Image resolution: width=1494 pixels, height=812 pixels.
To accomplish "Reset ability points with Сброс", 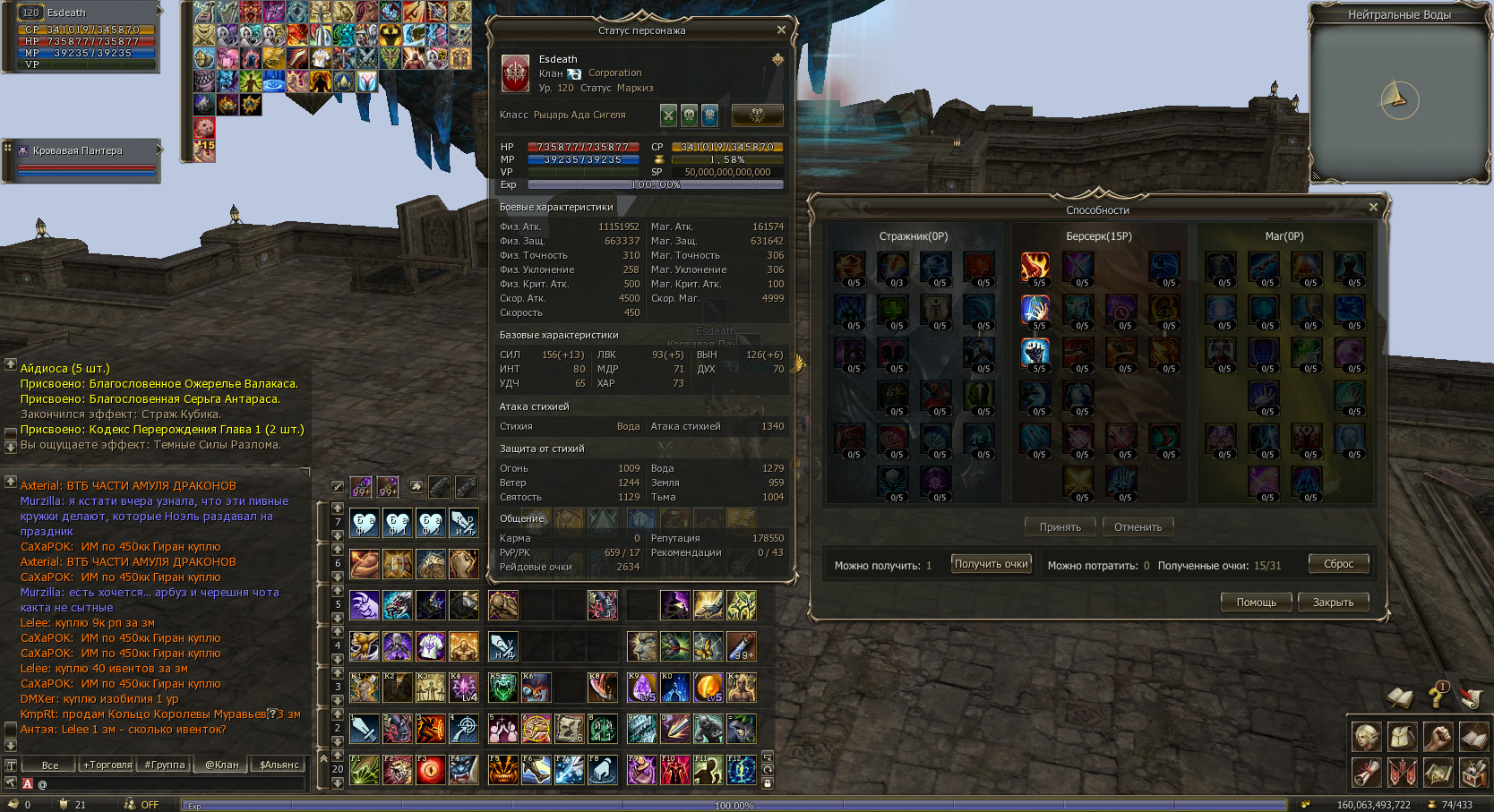I will tap(1338, 564).
